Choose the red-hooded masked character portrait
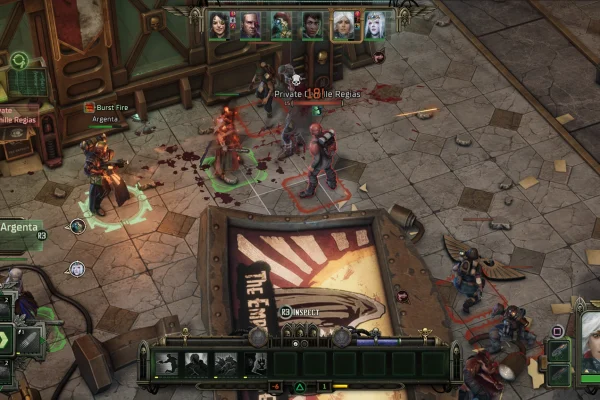The height and width of the screenshot is (400, 600). coord(281,25)
